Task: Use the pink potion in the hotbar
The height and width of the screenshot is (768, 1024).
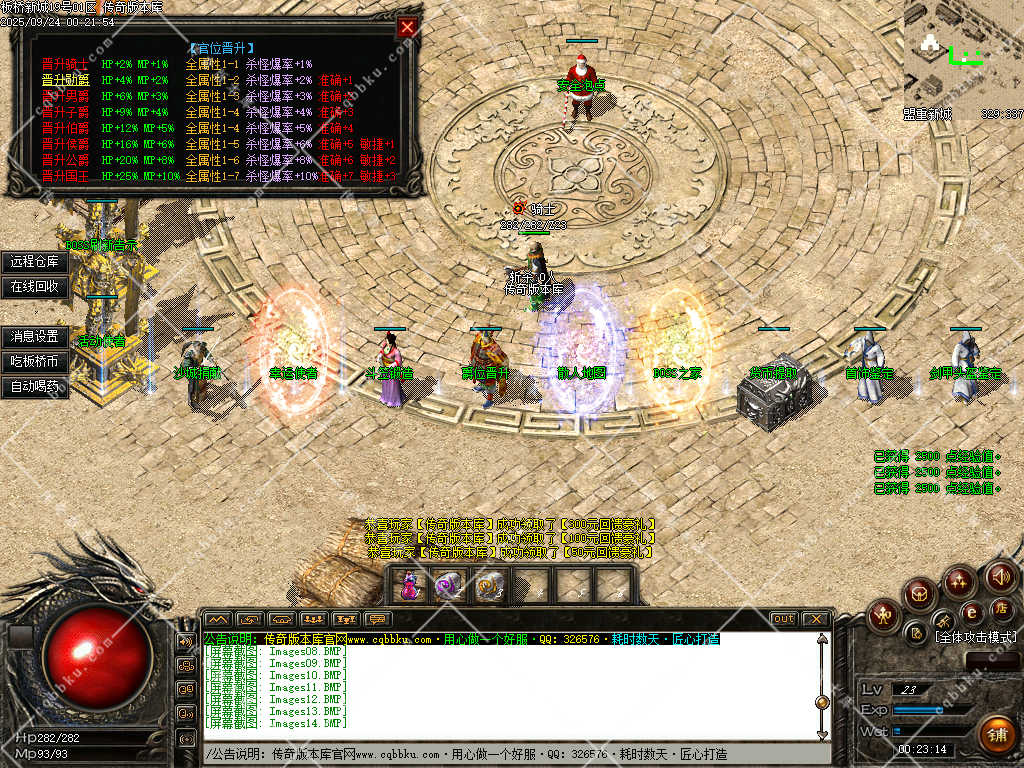Action: [410, 585]
